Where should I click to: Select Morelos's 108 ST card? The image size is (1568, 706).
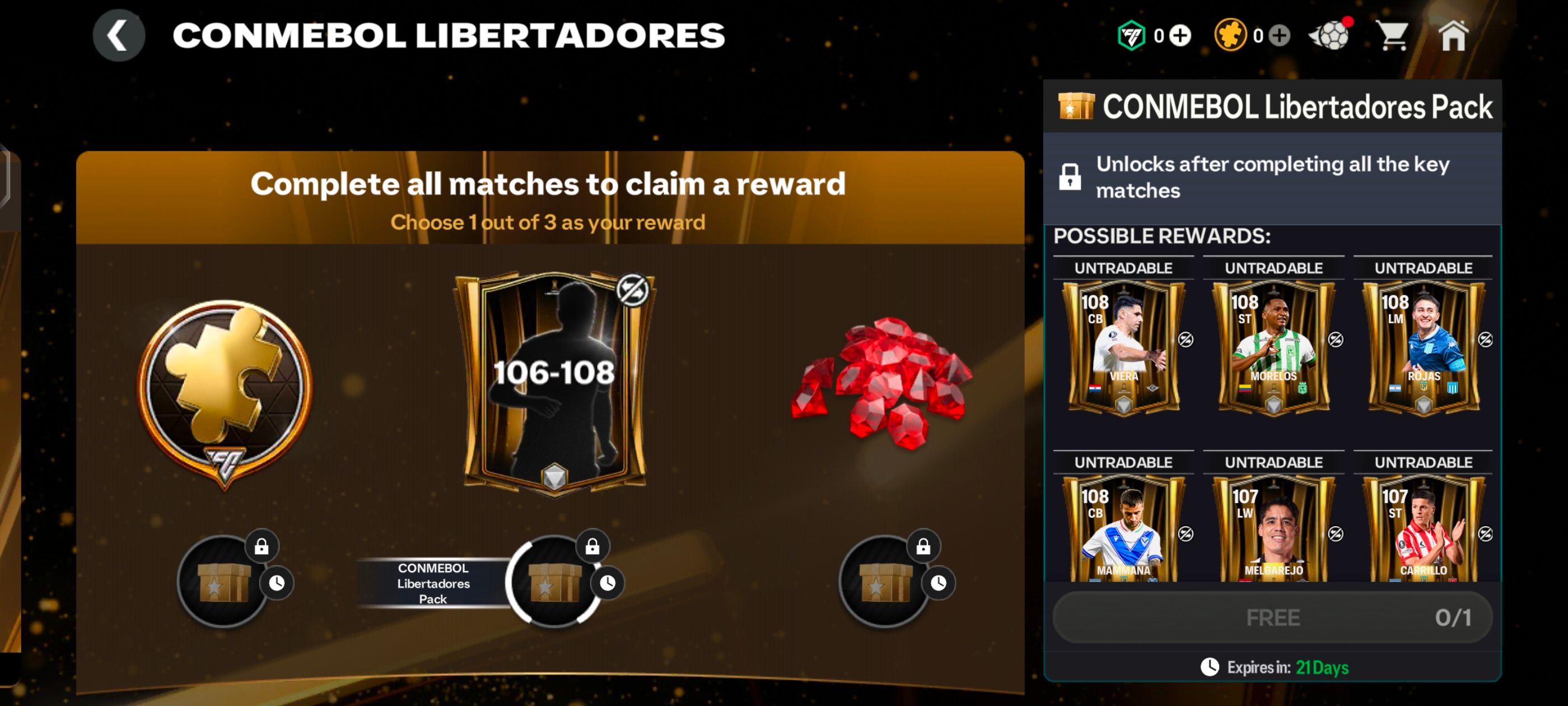click(1273, 344)
